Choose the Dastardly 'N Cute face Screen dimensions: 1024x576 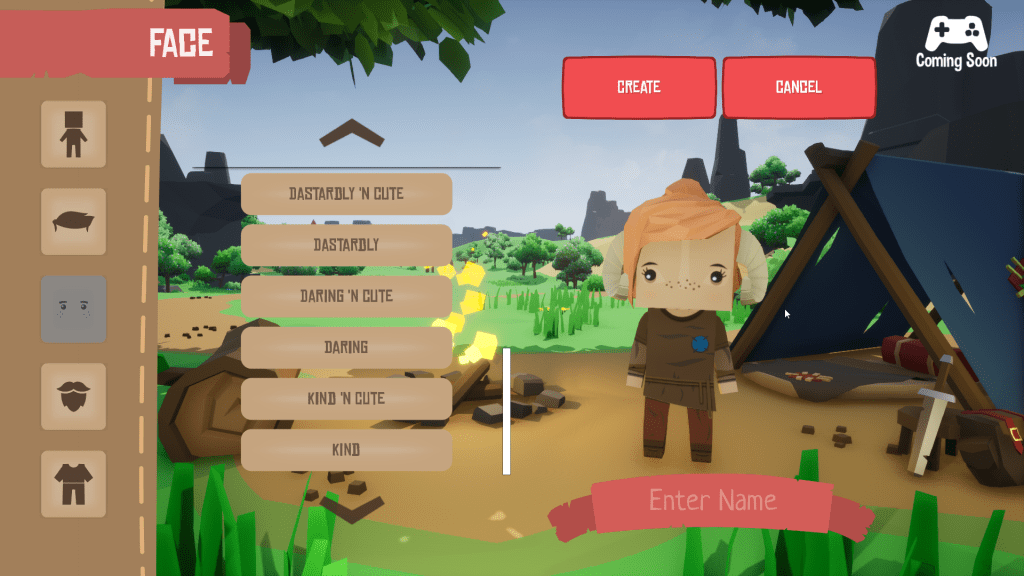346,194
